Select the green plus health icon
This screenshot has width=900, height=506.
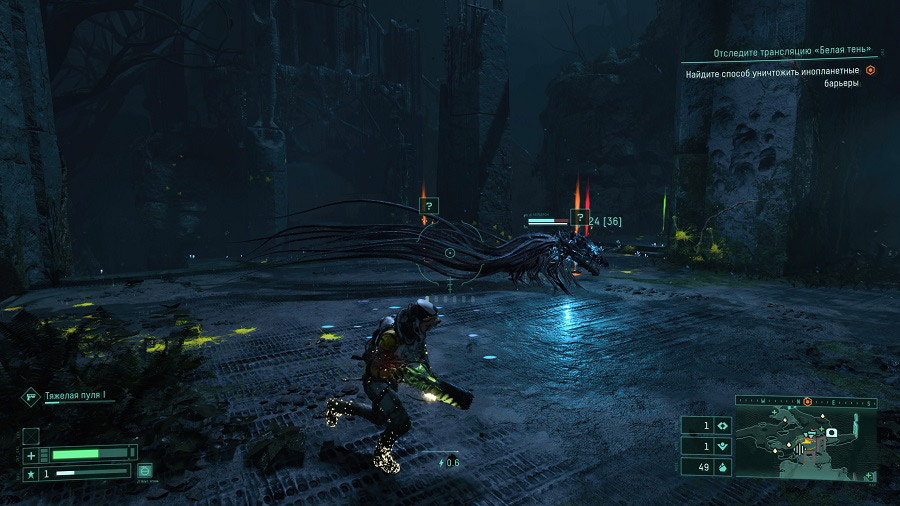coord(31,455)
